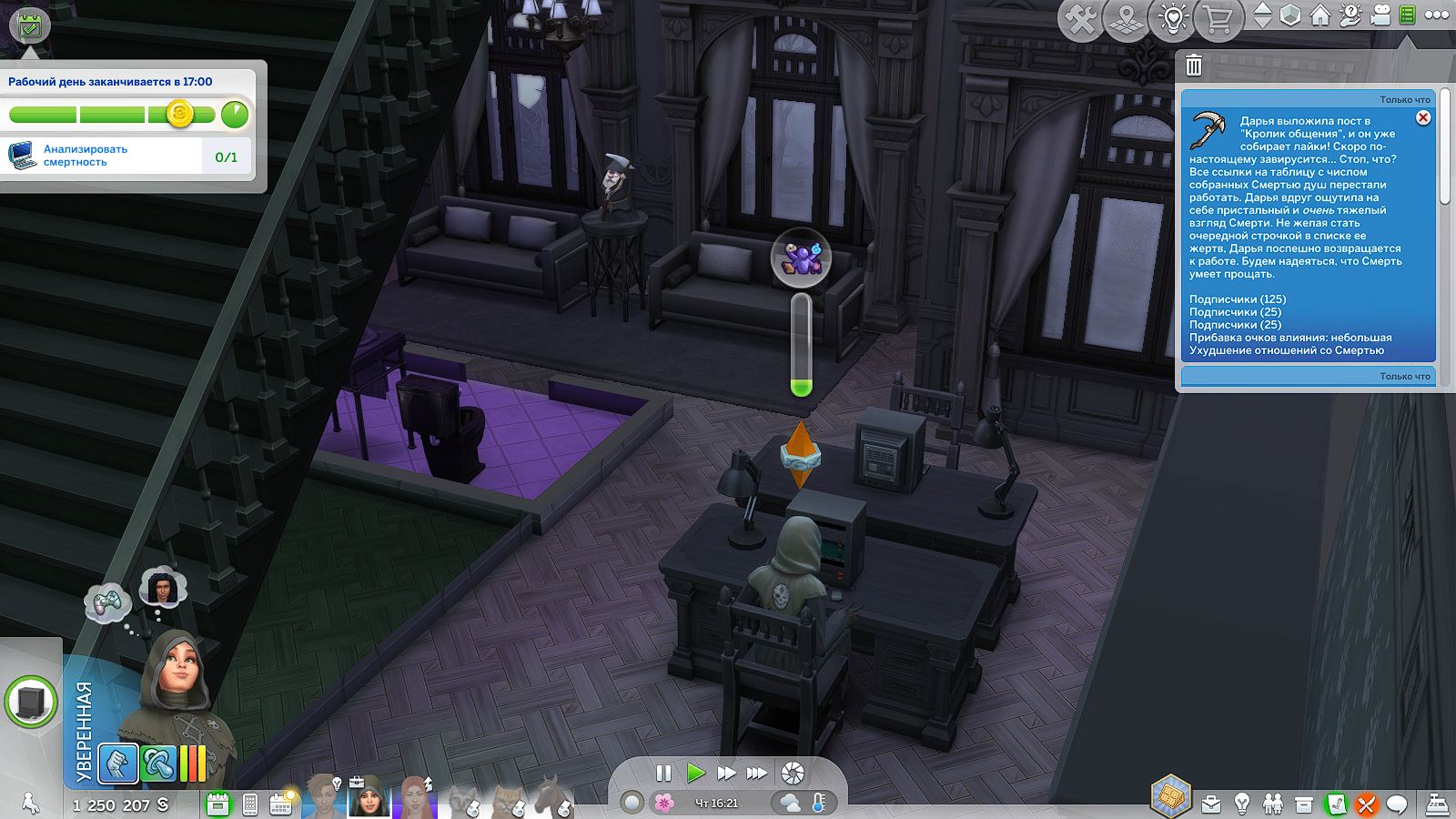Image resolution: width=1456 pixels, height=819 pixels.
Task: Pause the game
Action: point(663,773)
